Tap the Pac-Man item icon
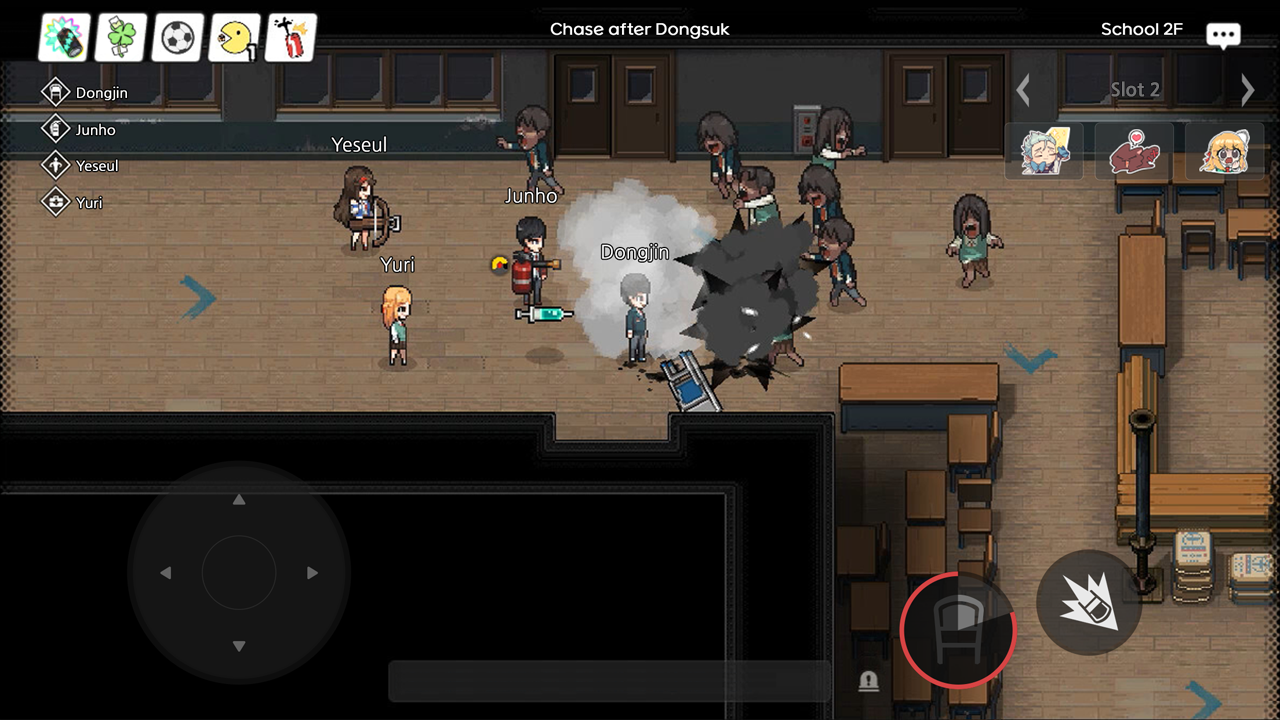The image size is (1280, 720). 233,37
